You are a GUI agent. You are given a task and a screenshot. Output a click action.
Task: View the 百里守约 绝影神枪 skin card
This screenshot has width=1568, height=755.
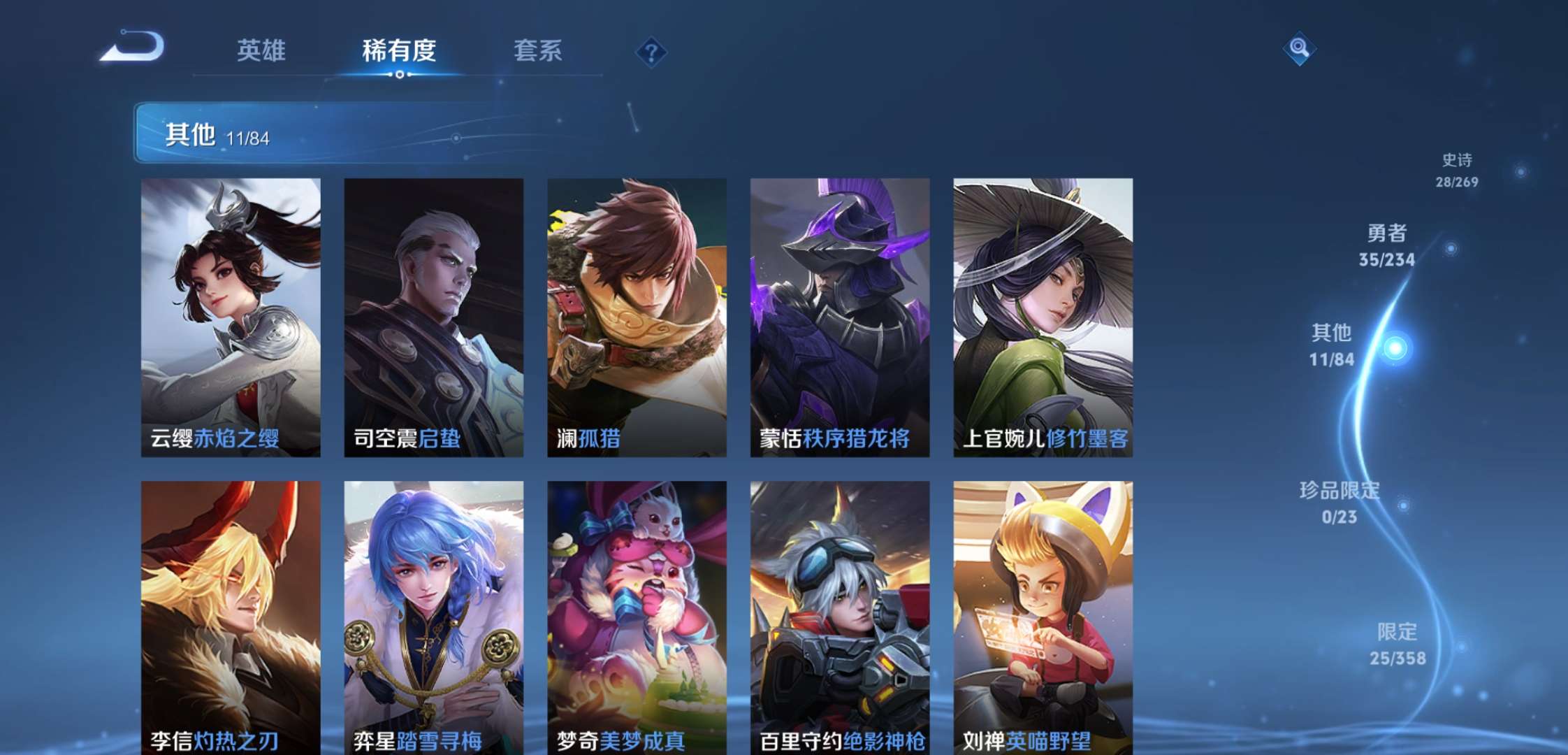(839, 617)
